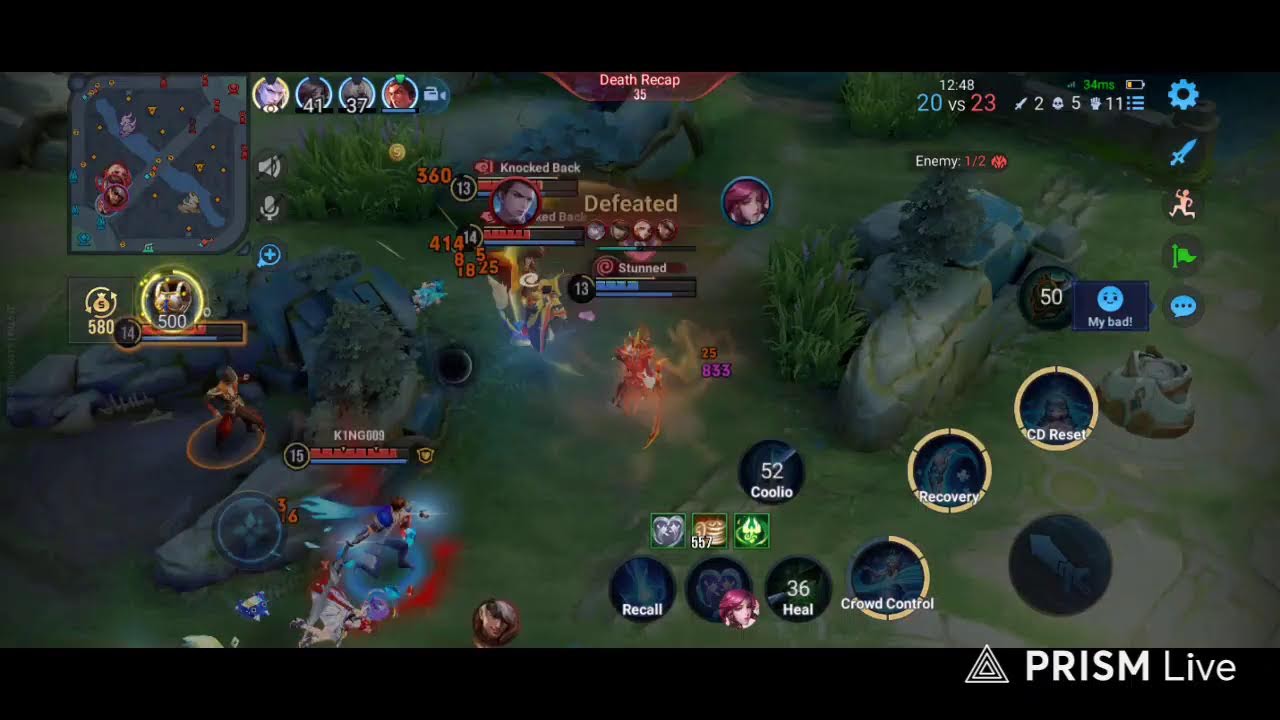Image resolution: width=1280 pixels, height=720 pixels.
Task: Send the running figure retreat signal
Action: [1183, 204]
